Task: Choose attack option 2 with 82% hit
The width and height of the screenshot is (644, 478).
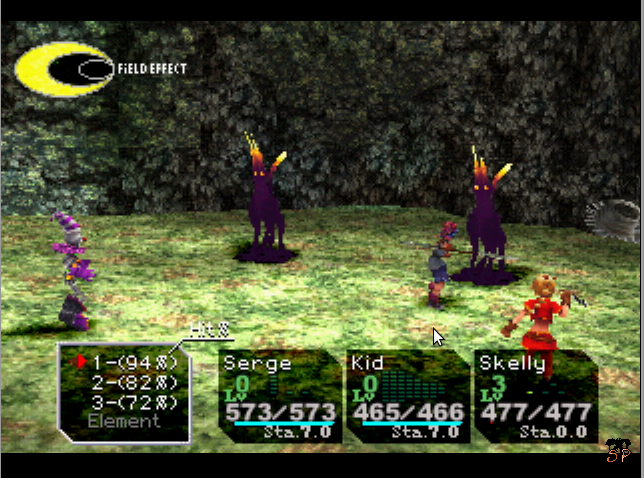Action: pyautogui.click(x=133, y=382)
